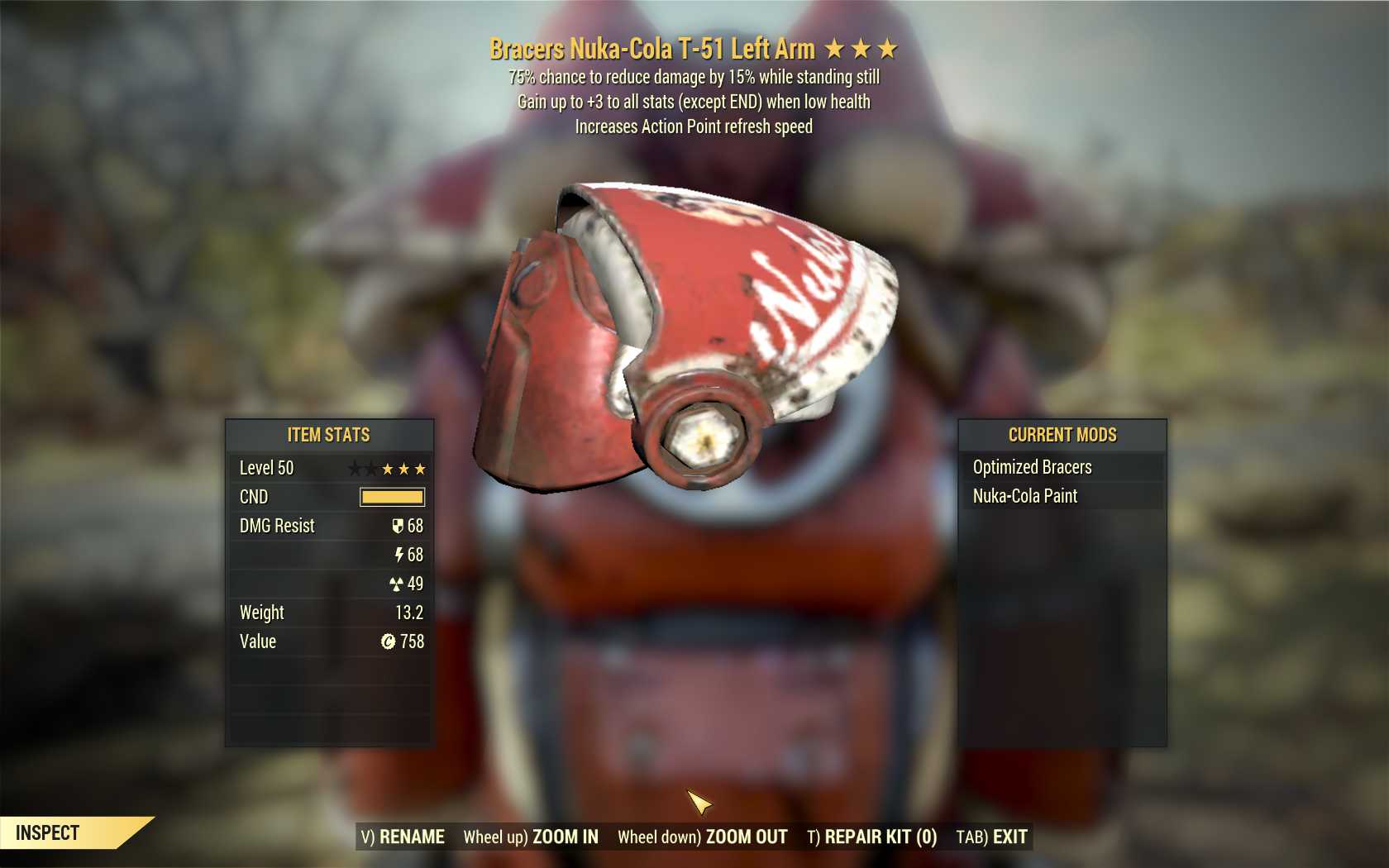The width and height of the screenshot is (1389, 868).
Task: Click Zoom In on the inspect bar
Action: (531, 837)
